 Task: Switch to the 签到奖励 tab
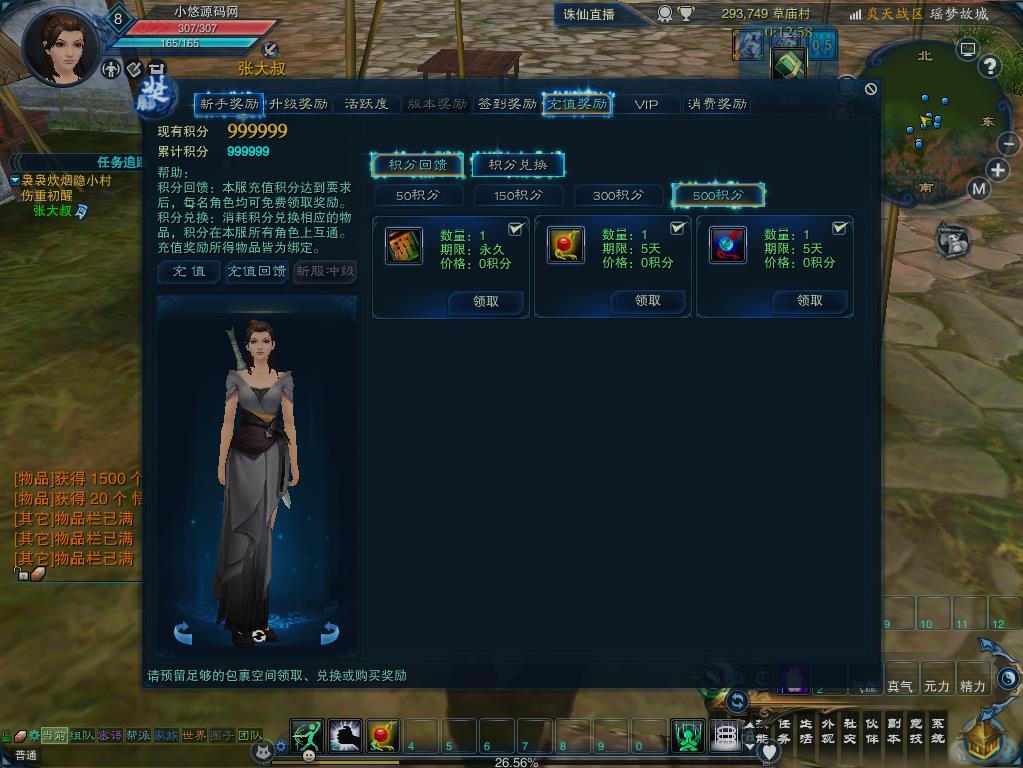506,104
